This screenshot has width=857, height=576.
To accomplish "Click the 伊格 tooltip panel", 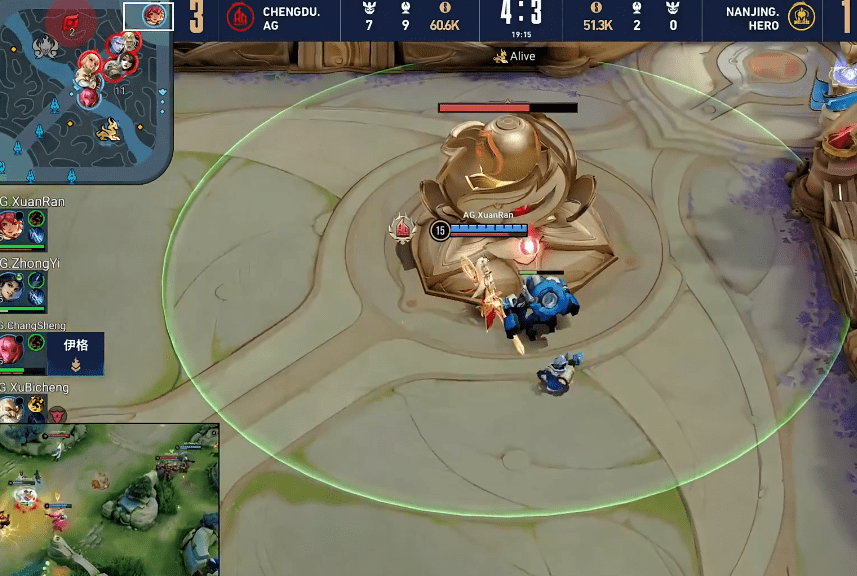I will (x=76, y=355).
